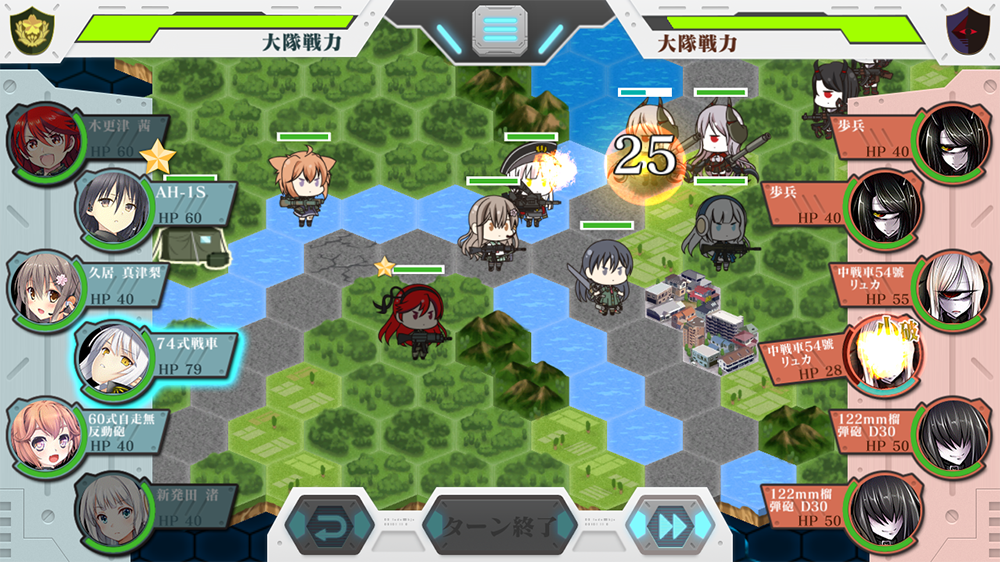
Task: Open the hamburger menu at top center
Action: (x=500, y=29)
